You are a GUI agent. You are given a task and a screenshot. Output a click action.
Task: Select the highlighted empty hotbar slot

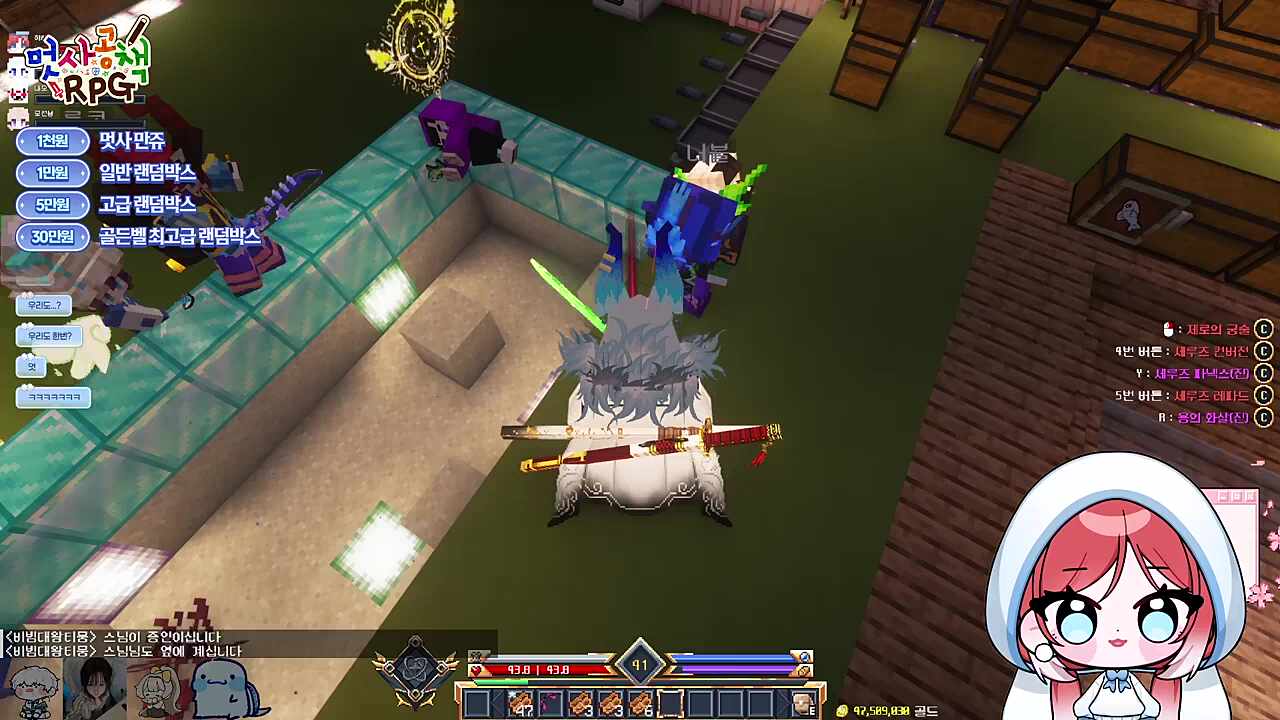pyautogui.click(x=670, y=704)
